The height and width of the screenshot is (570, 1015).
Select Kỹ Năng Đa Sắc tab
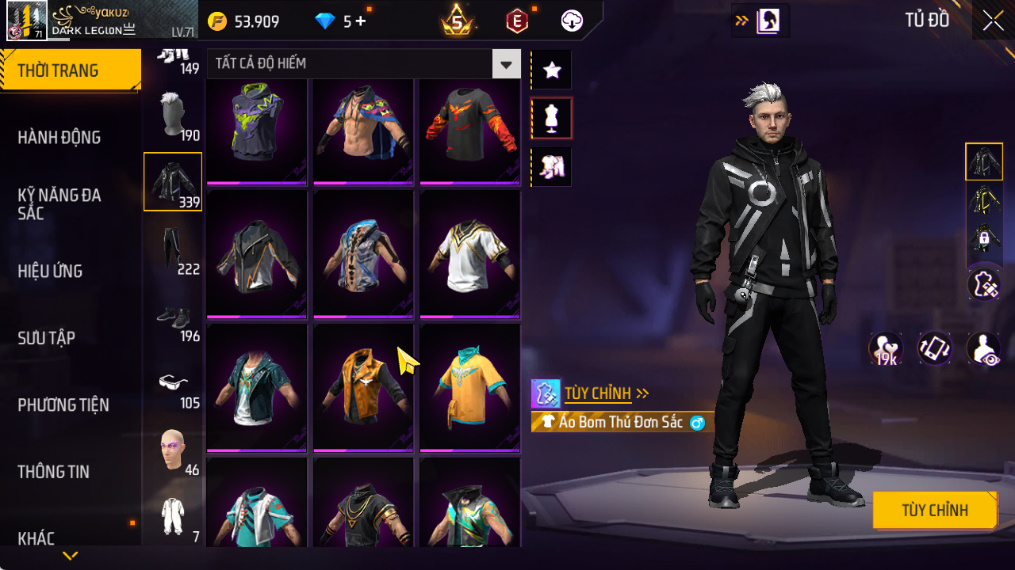coord(60,204)
